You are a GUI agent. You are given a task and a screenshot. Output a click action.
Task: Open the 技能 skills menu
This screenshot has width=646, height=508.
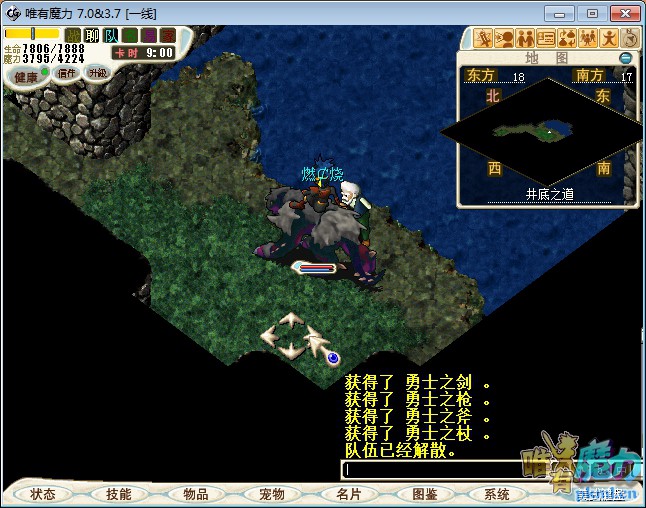[119, 494]
